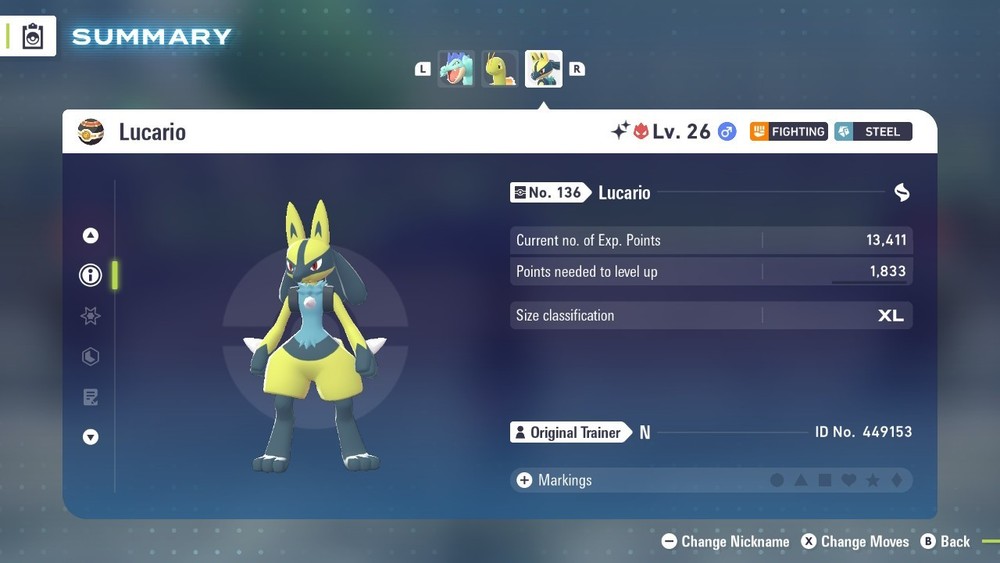Image resolution: width=1000 pixels, height=563 pixels.
Task: Click the circle marking symbol
Action: pyautogui.click(x=777, y=481)
